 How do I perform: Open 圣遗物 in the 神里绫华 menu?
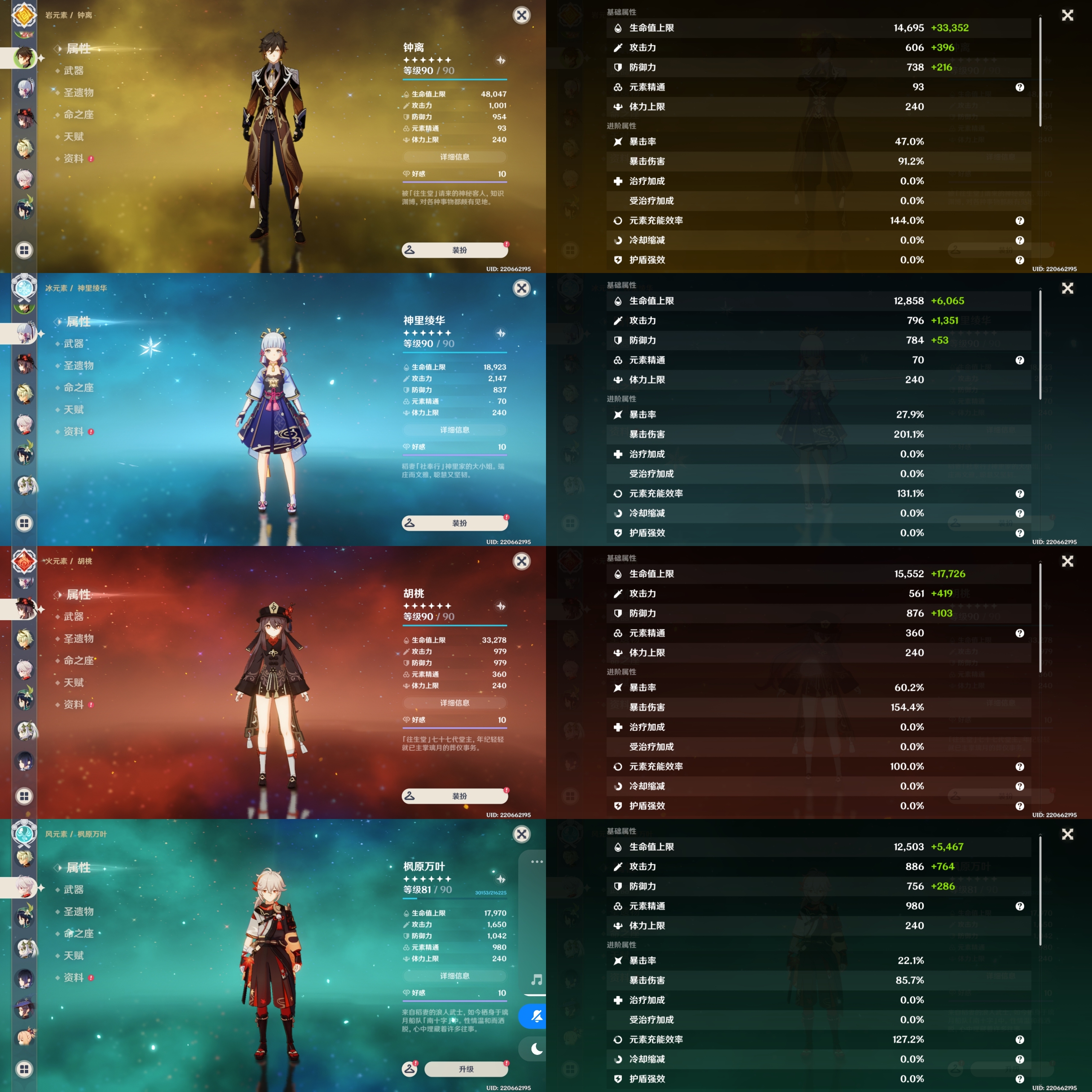[78, 366]
